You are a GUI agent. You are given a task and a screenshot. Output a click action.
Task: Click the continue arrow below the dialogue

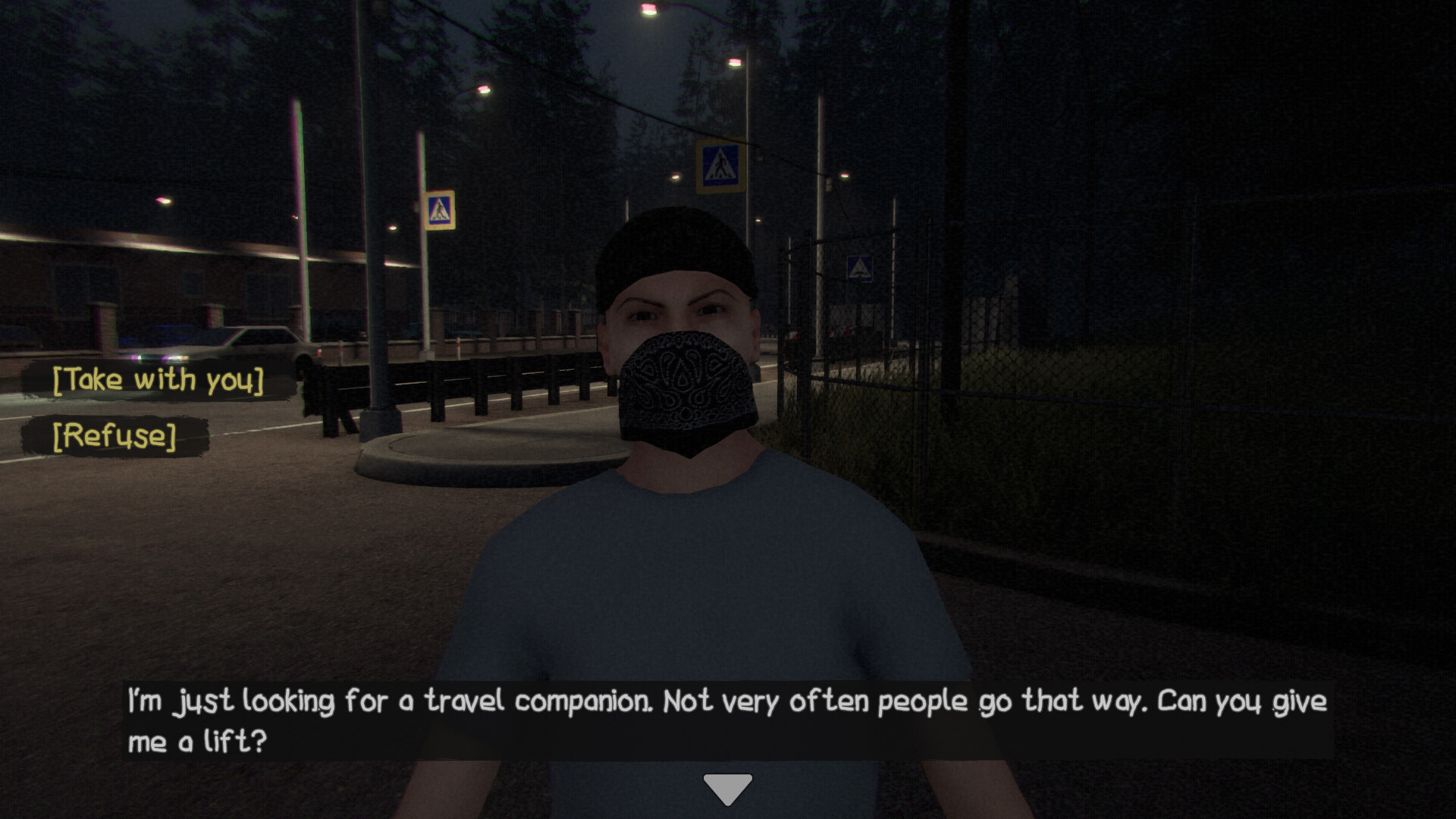[727, 786]
